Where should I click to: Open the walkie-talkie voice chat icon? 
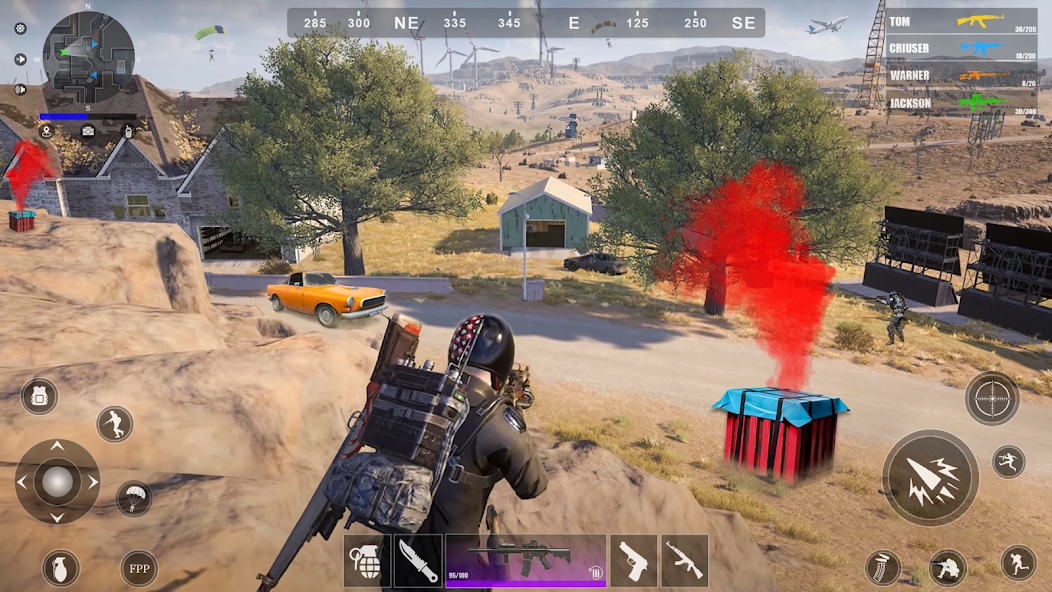pos(128,130)
